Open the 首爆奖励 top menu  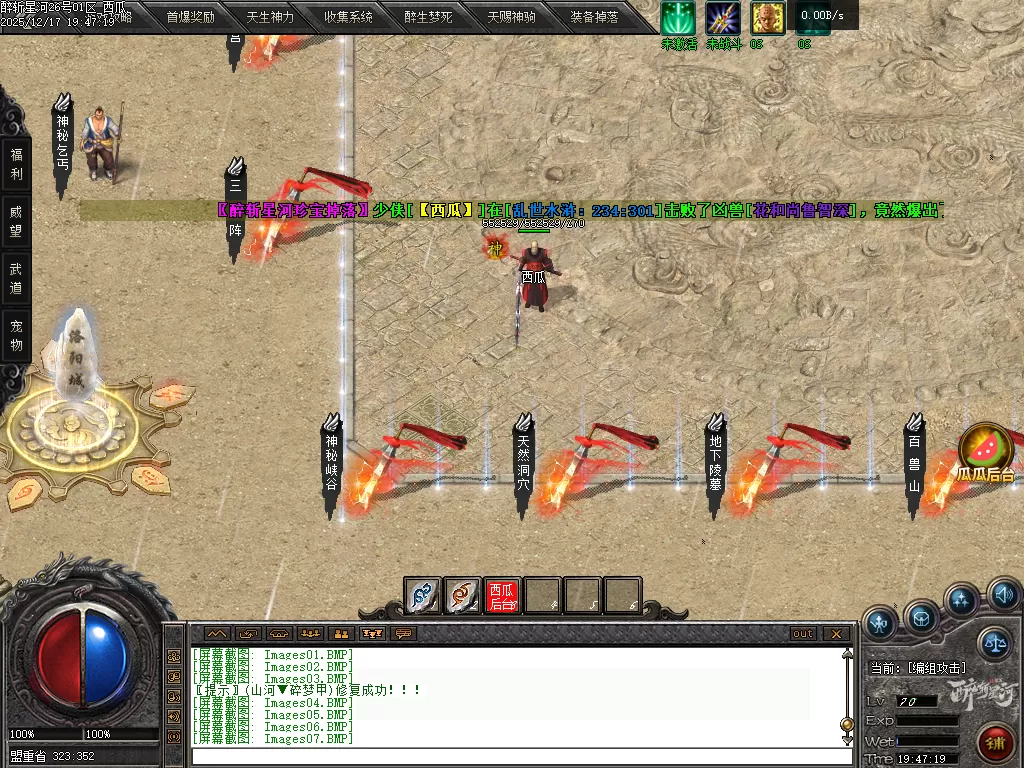click(190, 17)
